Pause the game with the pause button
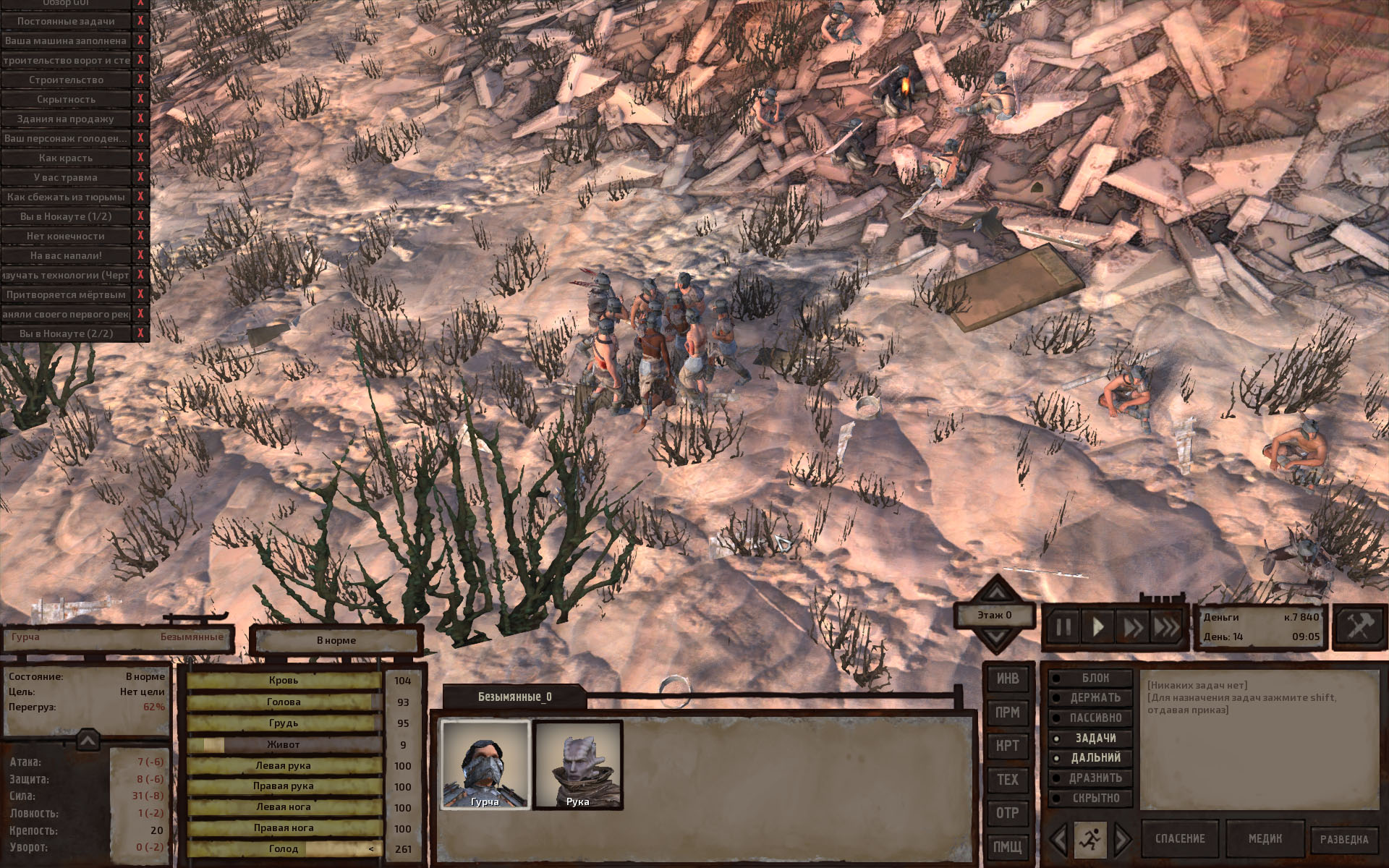The image size is (1389, 868). tap(1063, 627)
